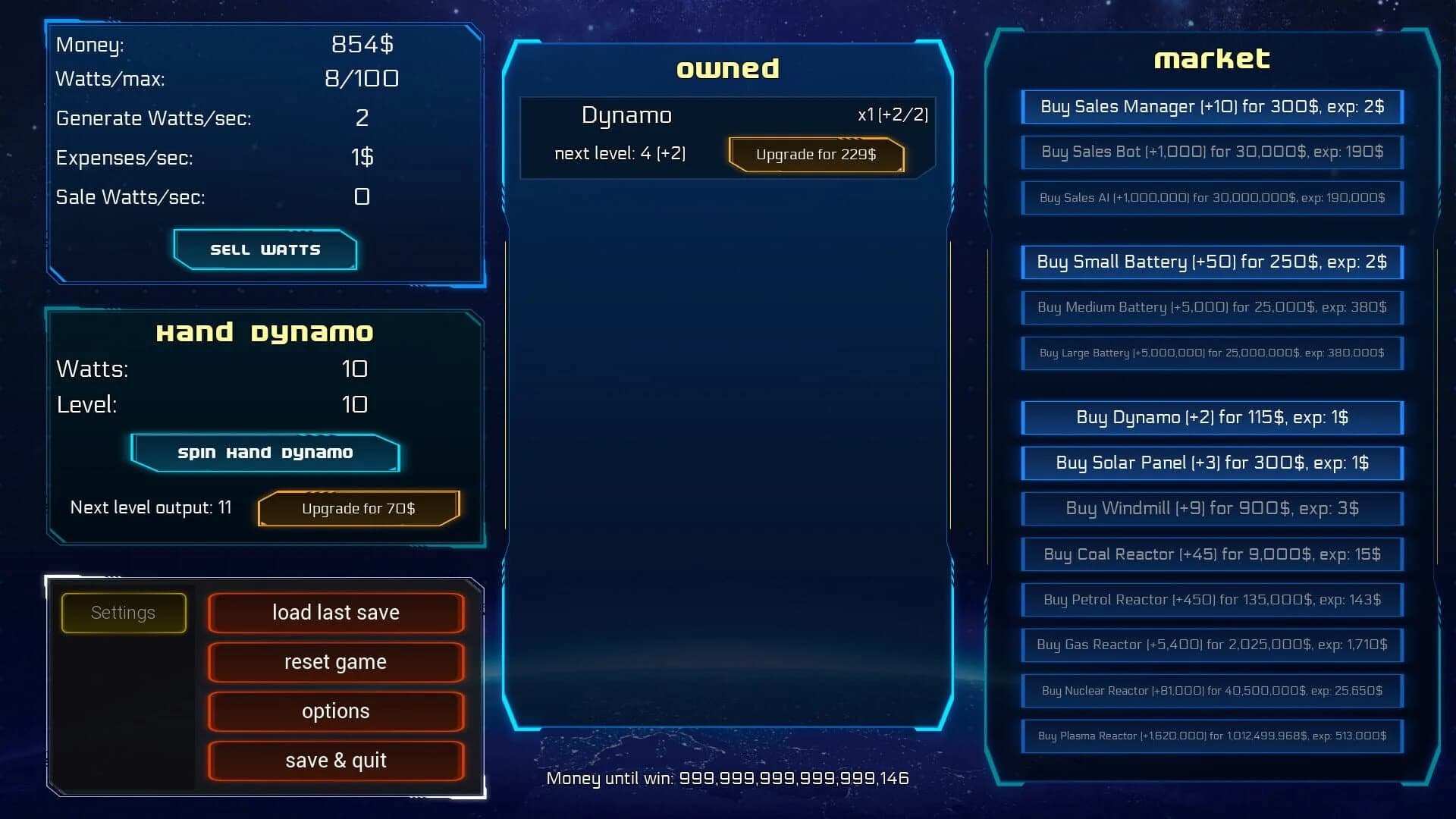1456x819 pixels.
Task: Buy a Sales AI for 30,000,000$
Action: [1211, 198]
